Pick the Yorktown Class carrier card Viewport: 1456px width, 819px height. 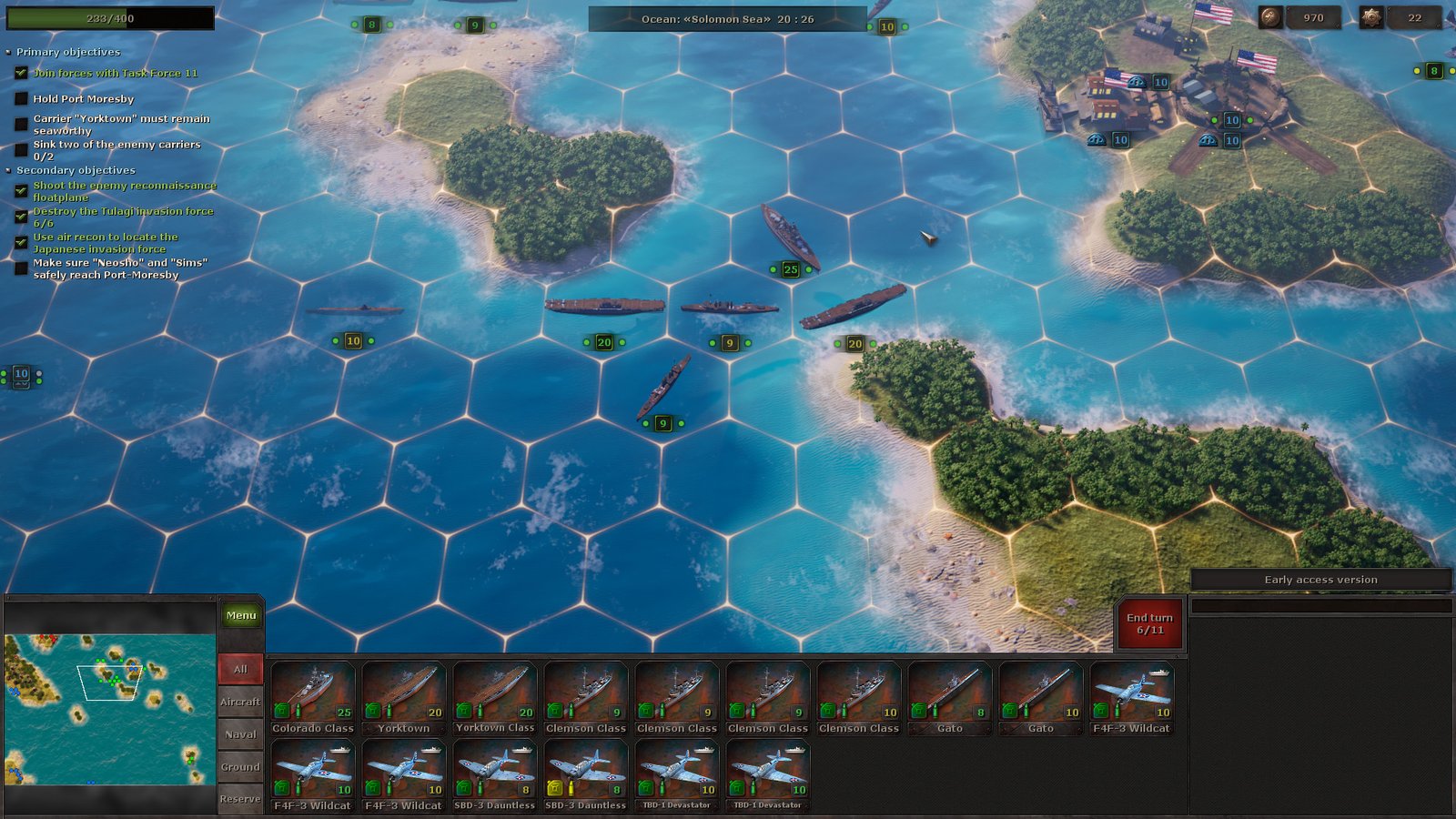494,697
